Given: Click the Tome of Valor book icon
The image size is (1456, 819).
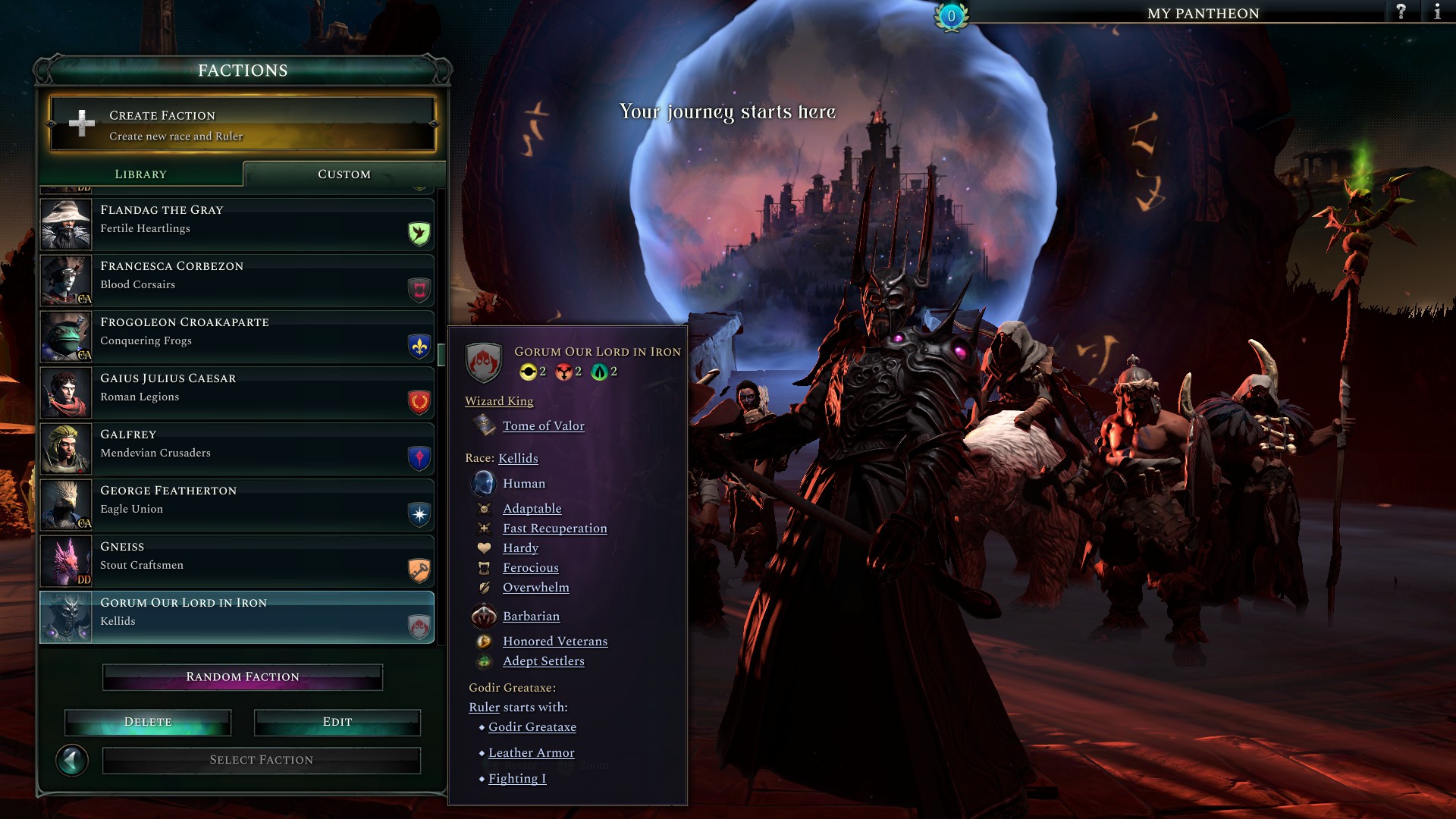Looking at the screenshot, I should point(482,425).
